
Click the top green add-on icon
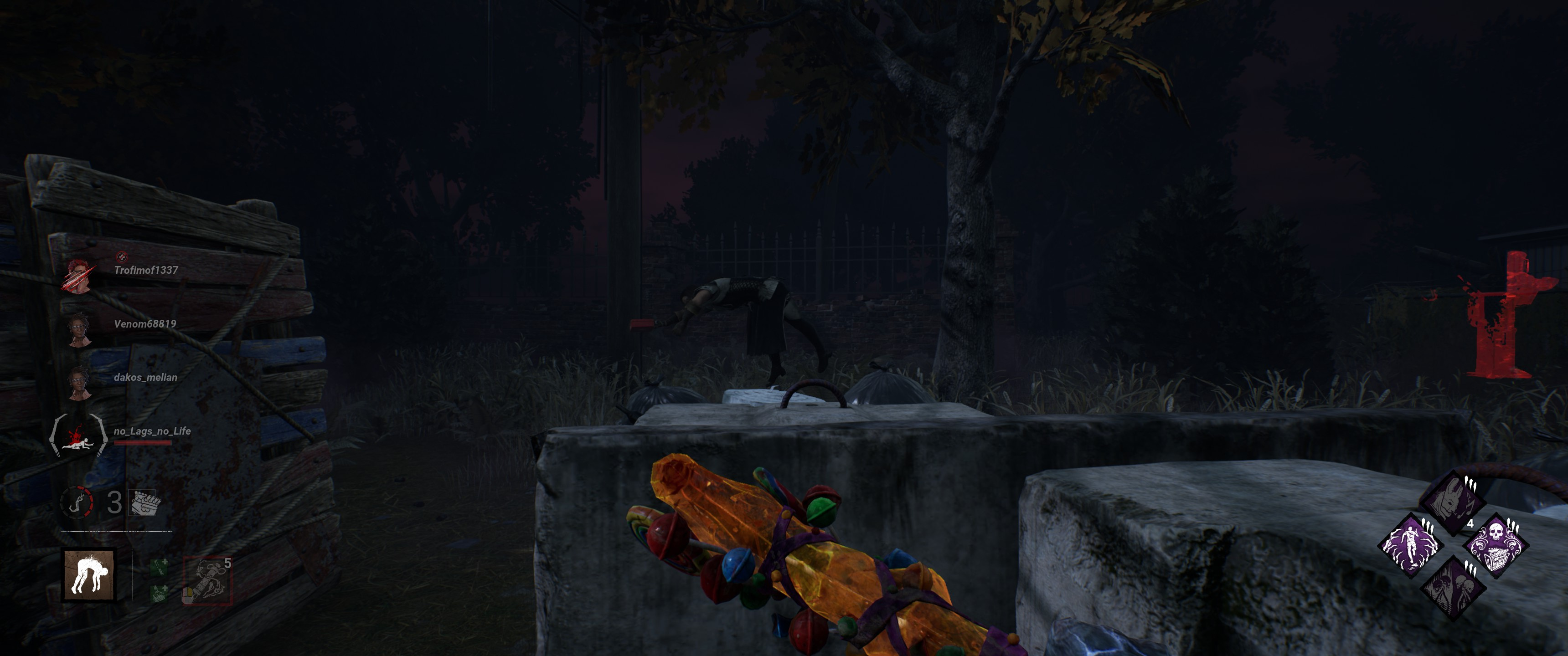(x=160, y=569)
